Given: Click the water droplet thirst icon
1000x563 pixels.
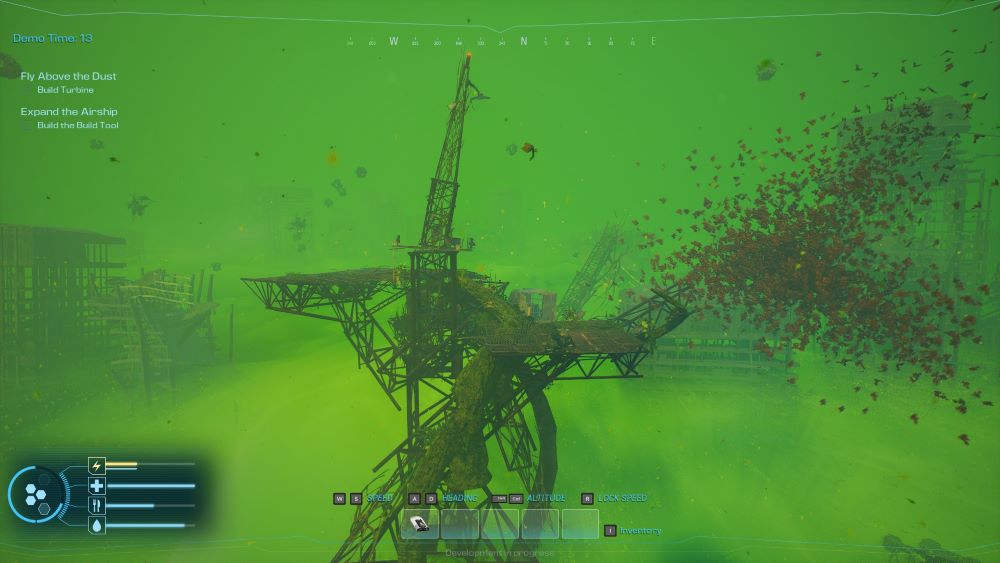Looking at the screenshot, I should 97,525.
